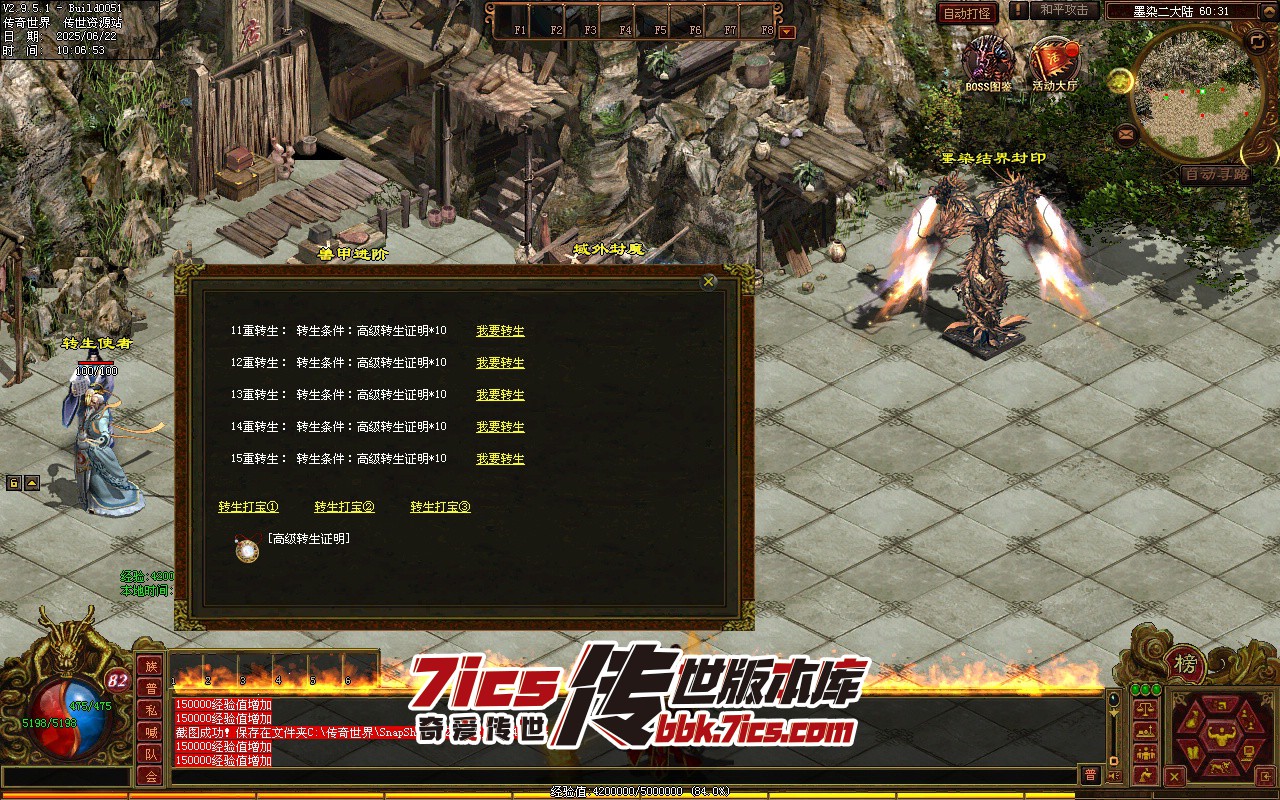1280x800 pixels.
Task: Close the reincarnation dialog window
Action: point(709,282)
